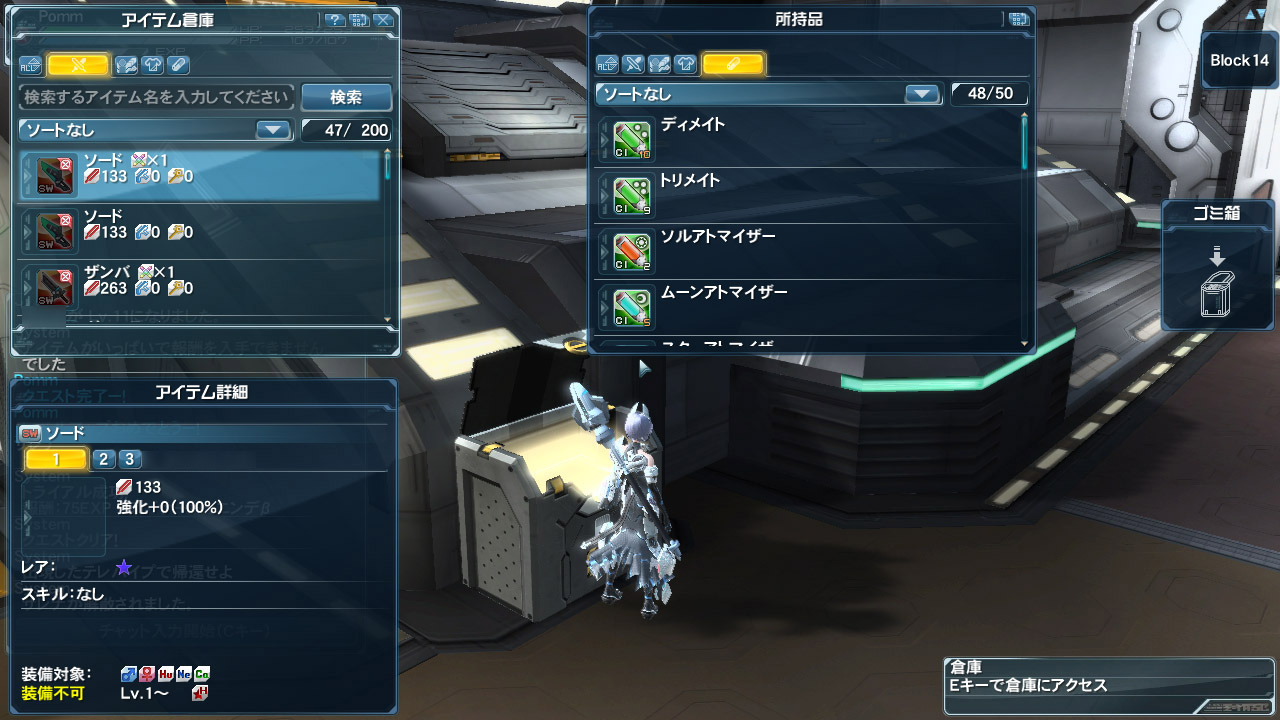Switch item storage to the ALL category icon

point(30,65)
